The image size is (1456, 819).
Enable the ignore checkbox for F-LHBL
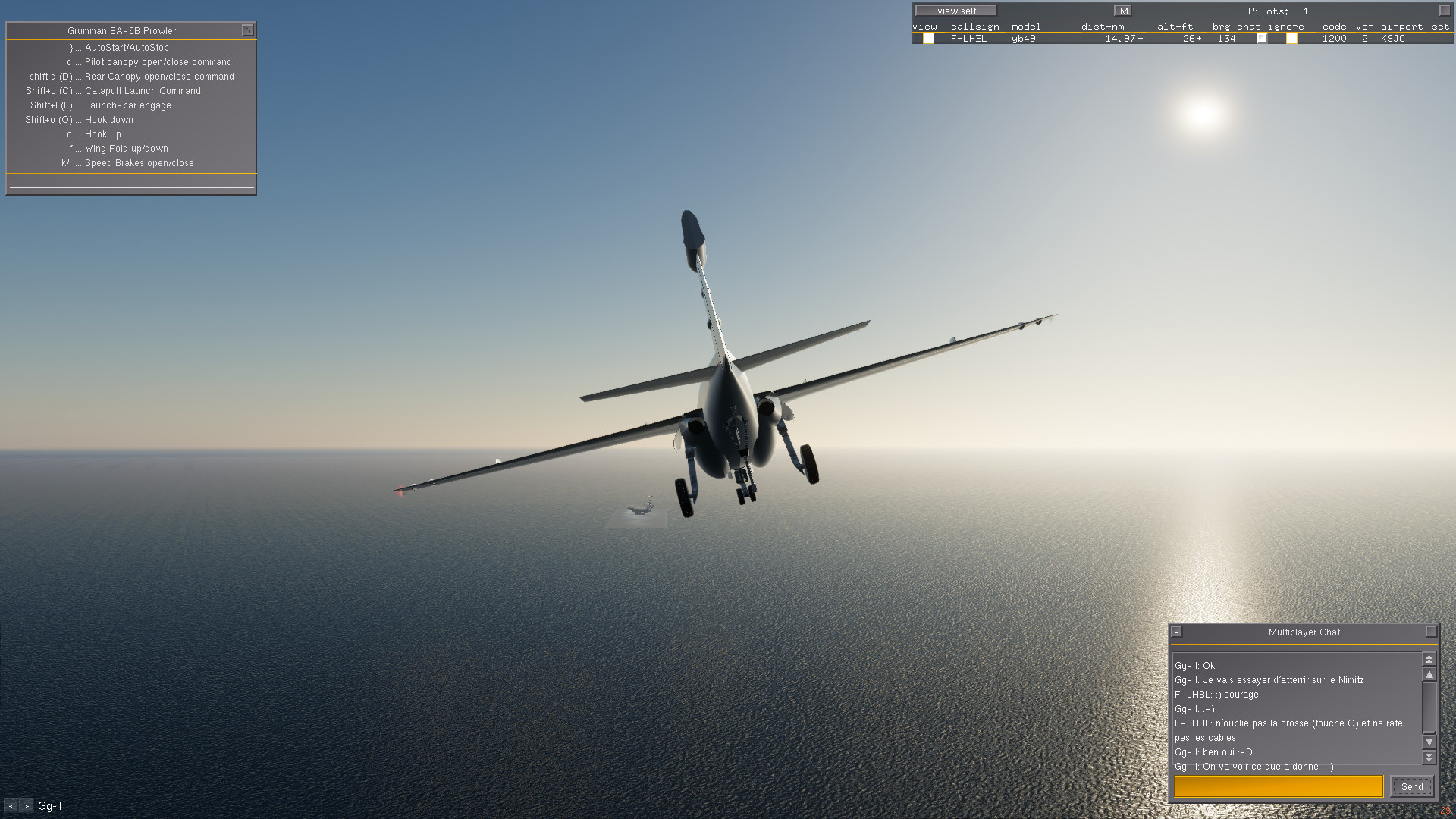[x=1291, y=39]
